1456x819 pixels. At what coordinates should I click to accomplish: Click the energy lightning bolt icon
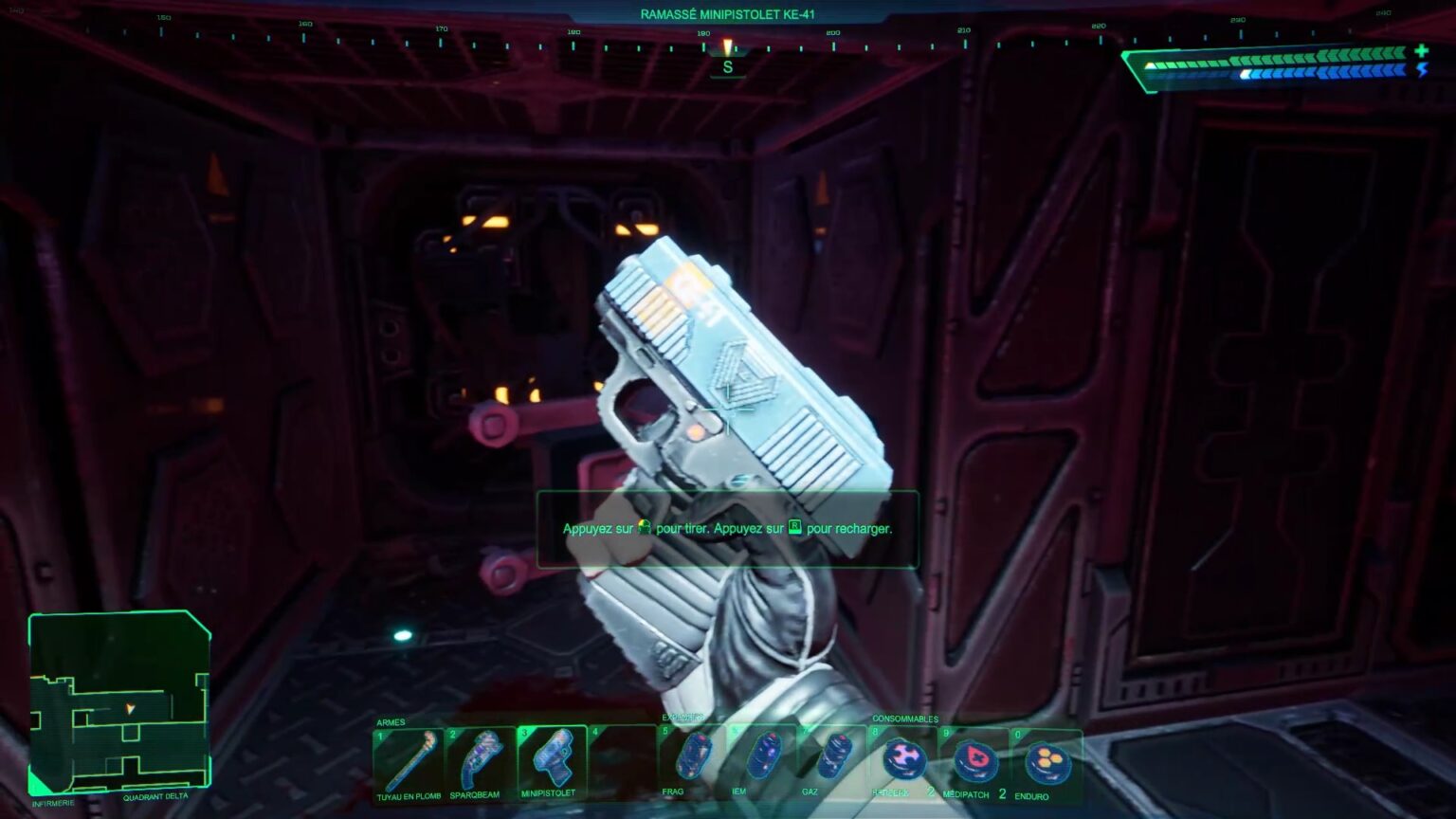1422,70
